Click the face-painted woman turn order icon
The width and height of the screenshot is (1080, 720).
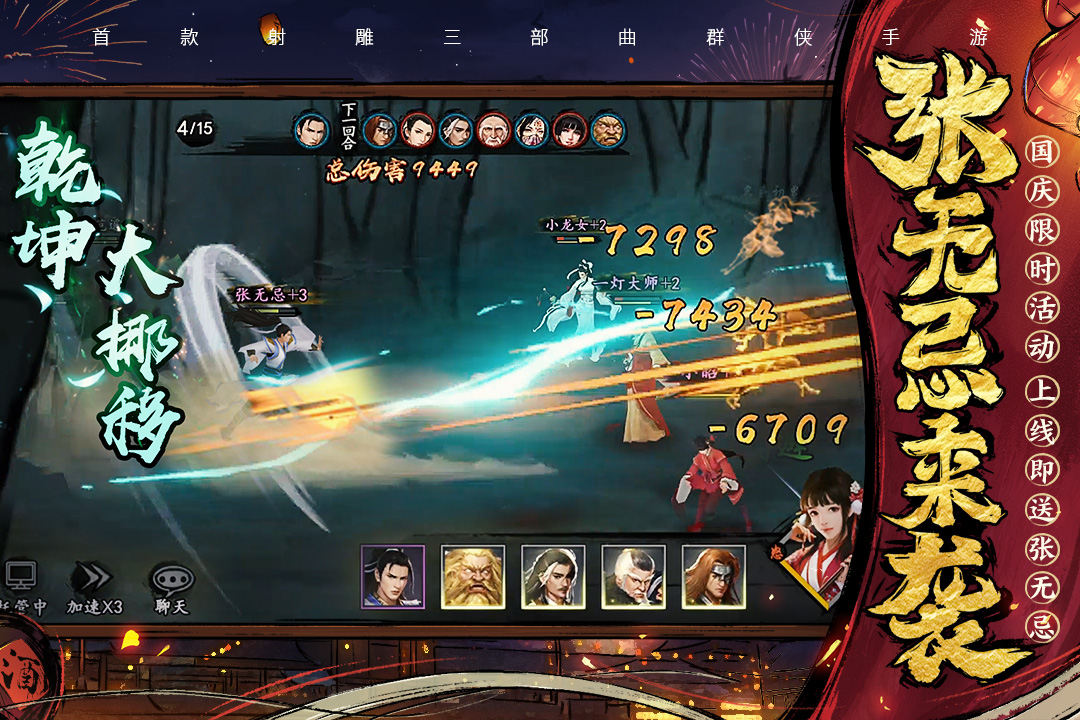[x=531, y=130]
